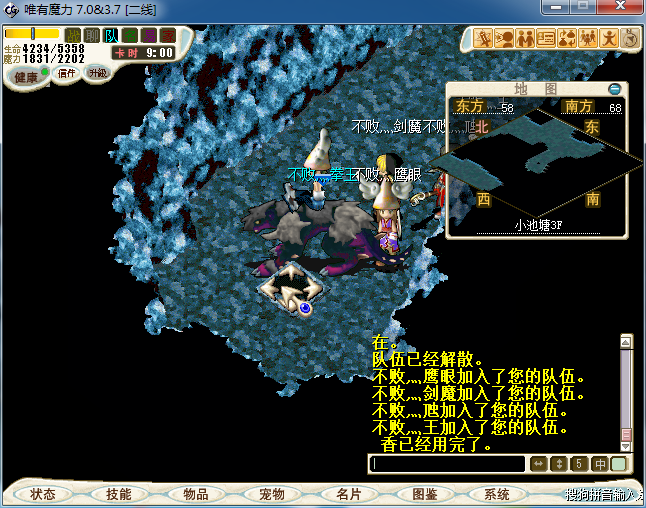Click the 健康 health button
The width and height of the screenshot is (646, 508).
[25, 77]
